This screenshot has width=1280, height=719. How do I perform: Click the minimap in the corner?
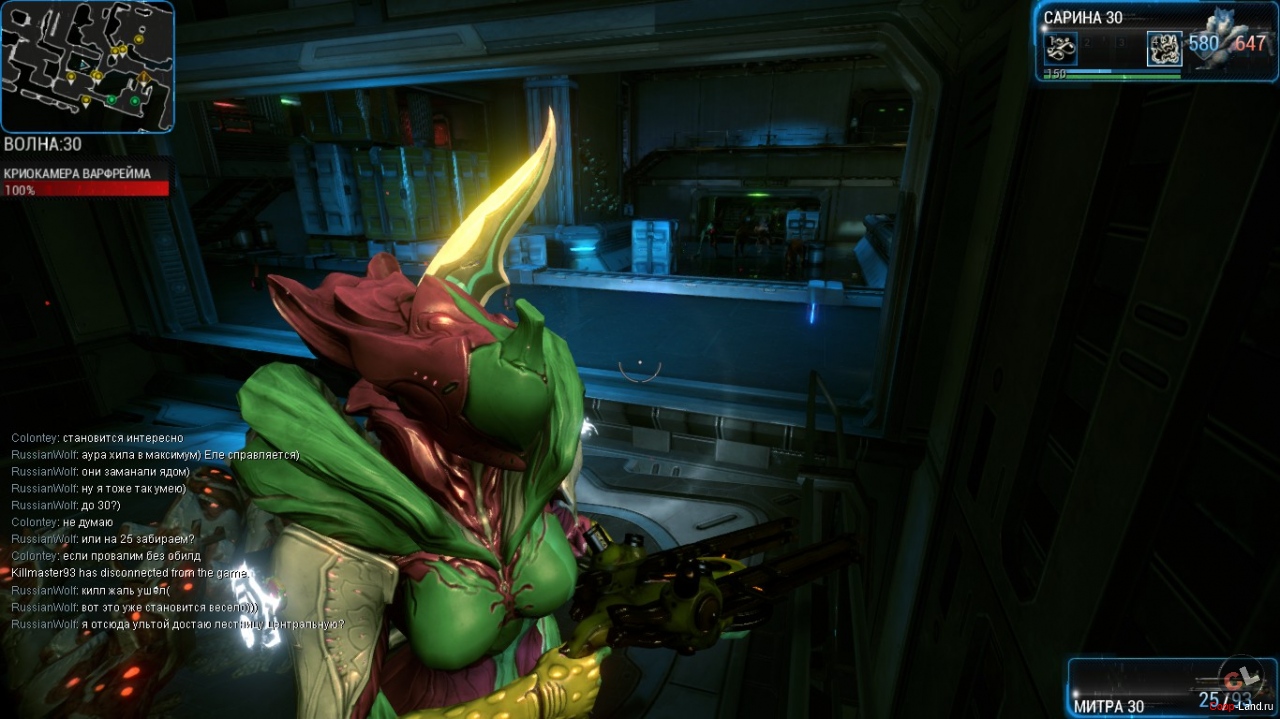click(87, 66)
